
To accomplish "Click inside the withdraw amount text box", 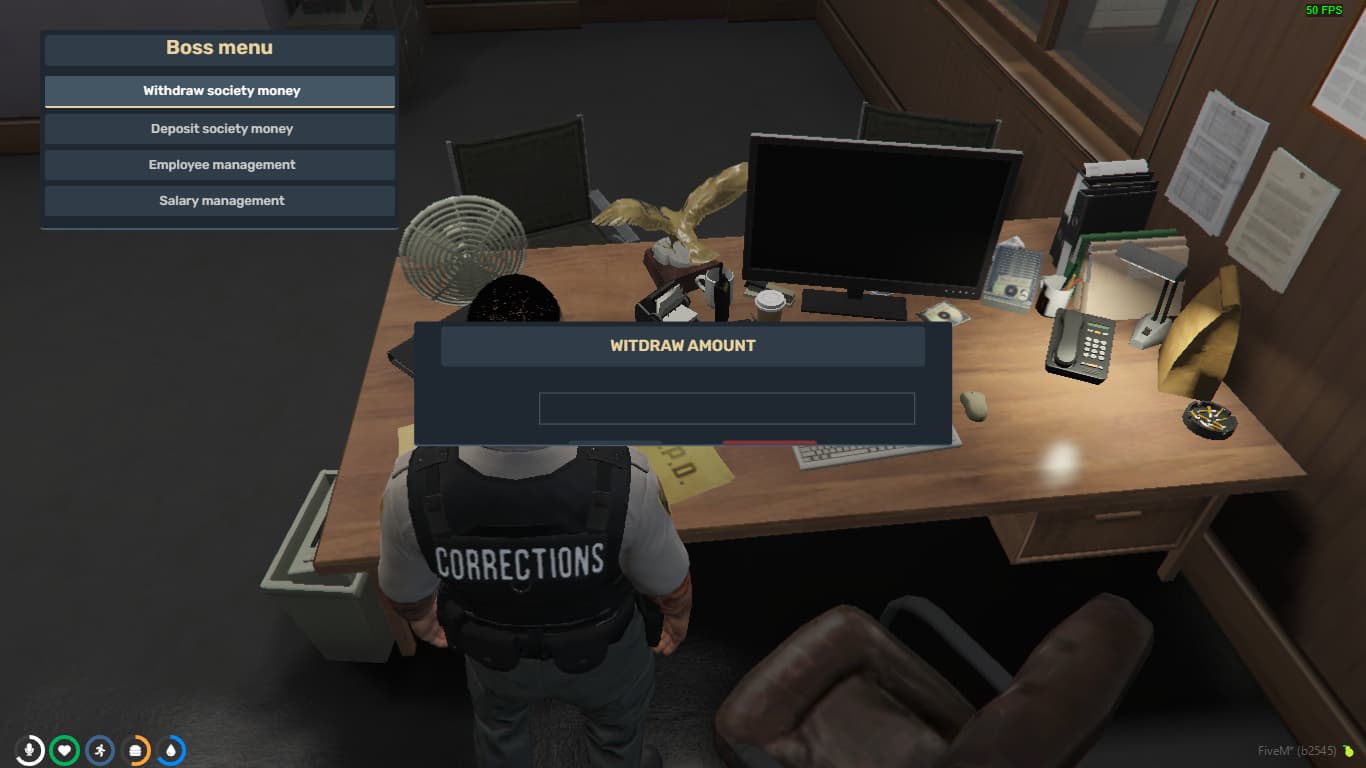I will (726, 408).
